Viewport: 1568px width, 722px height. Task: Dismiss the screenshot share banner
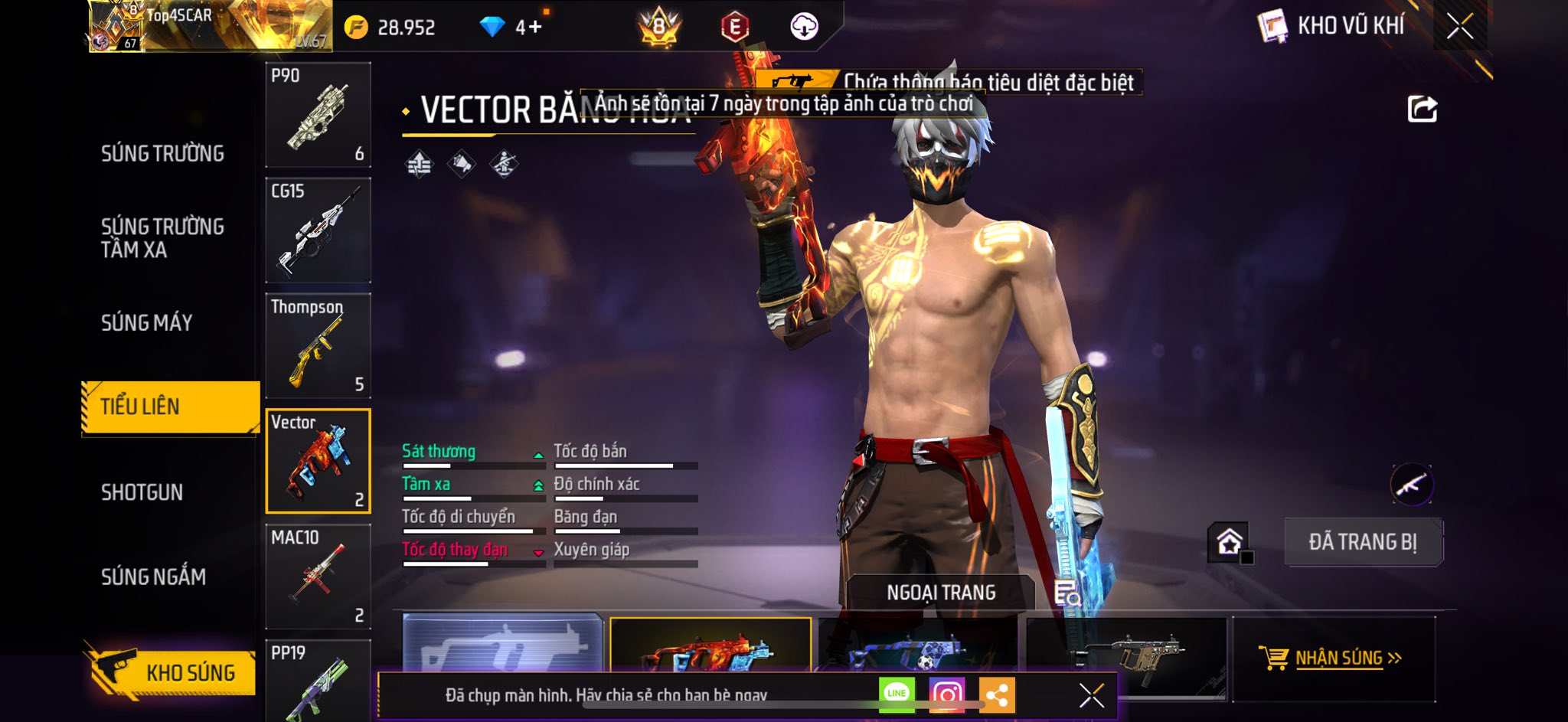1091,695
